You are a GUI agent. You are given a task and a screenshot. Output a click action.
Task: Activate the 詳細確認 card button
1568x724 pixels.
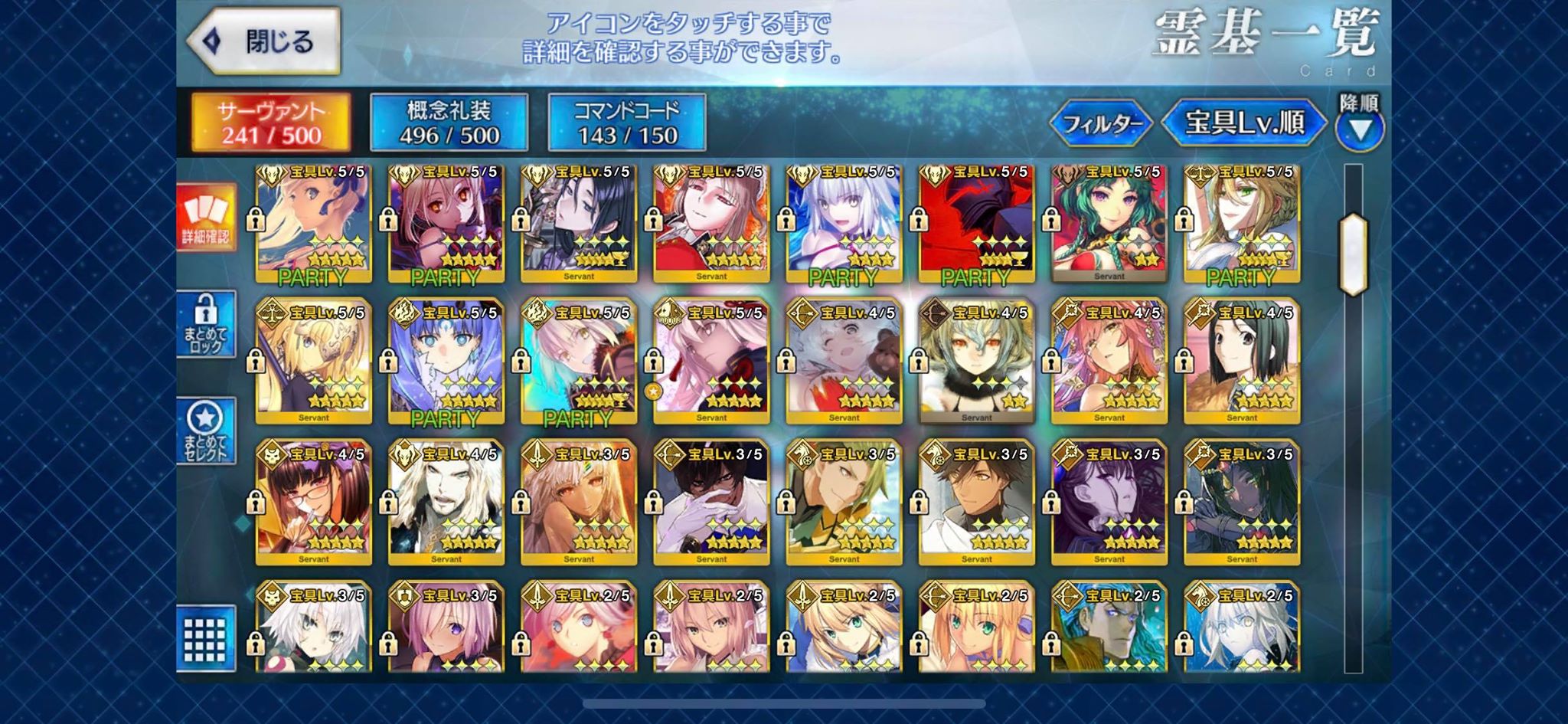[x=205, y=218]
